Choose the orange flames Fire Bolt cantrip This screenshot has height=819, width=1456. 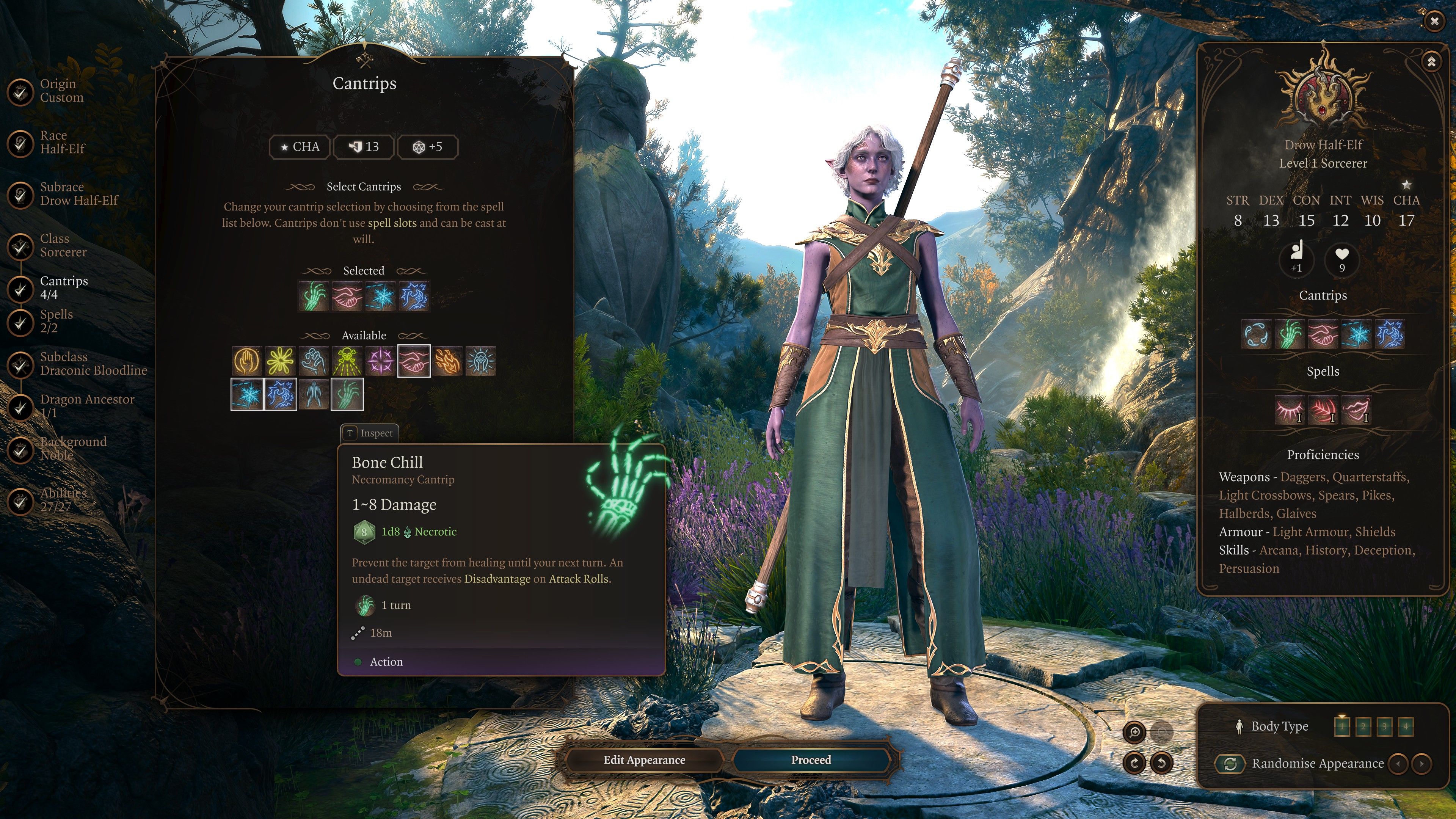coord(448,361)
